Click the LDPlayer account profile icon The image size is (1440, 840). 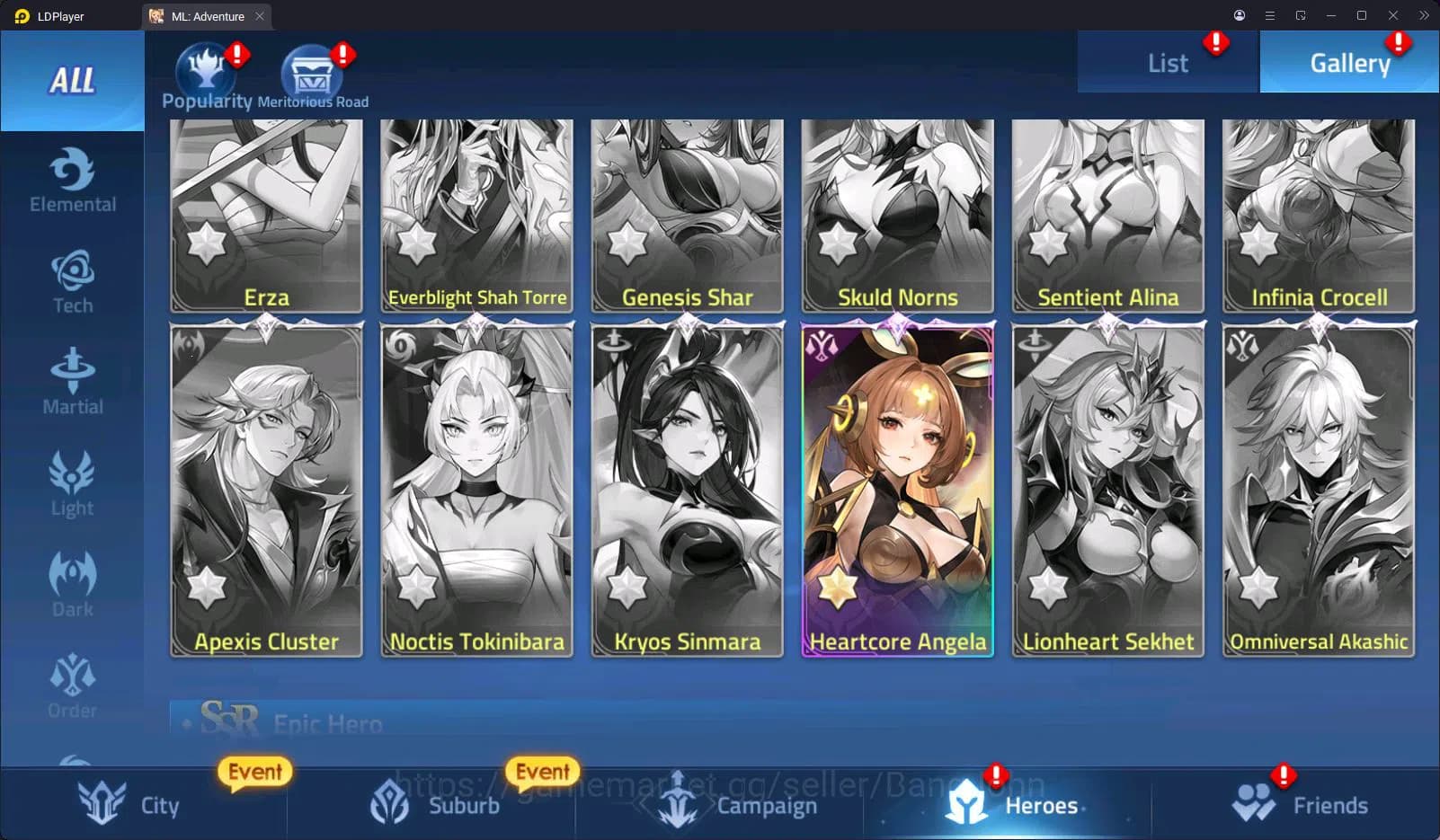click(x=1239, y=15)
